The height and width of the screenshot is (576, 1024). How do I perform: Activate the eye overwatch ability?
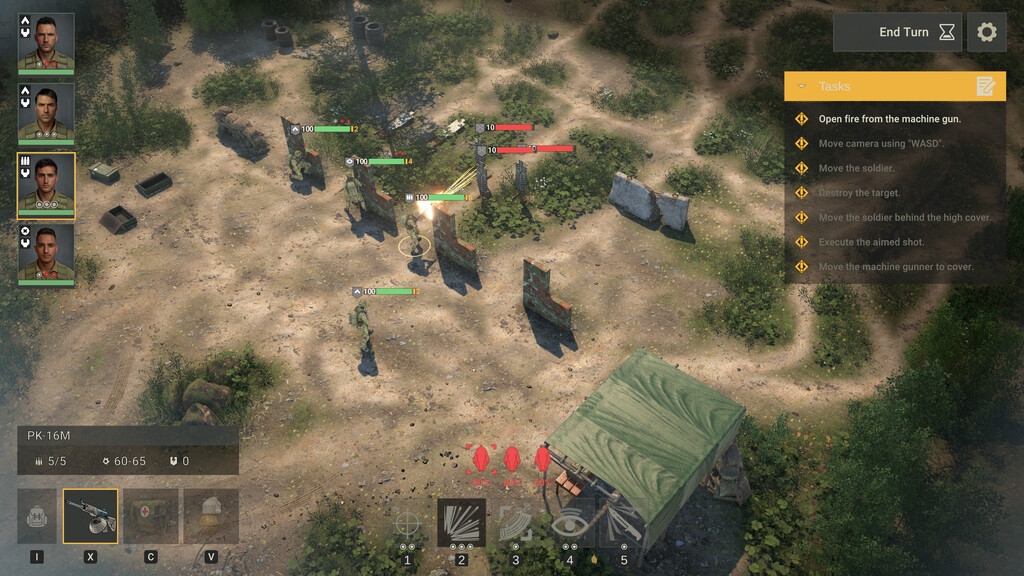point(570,523)
